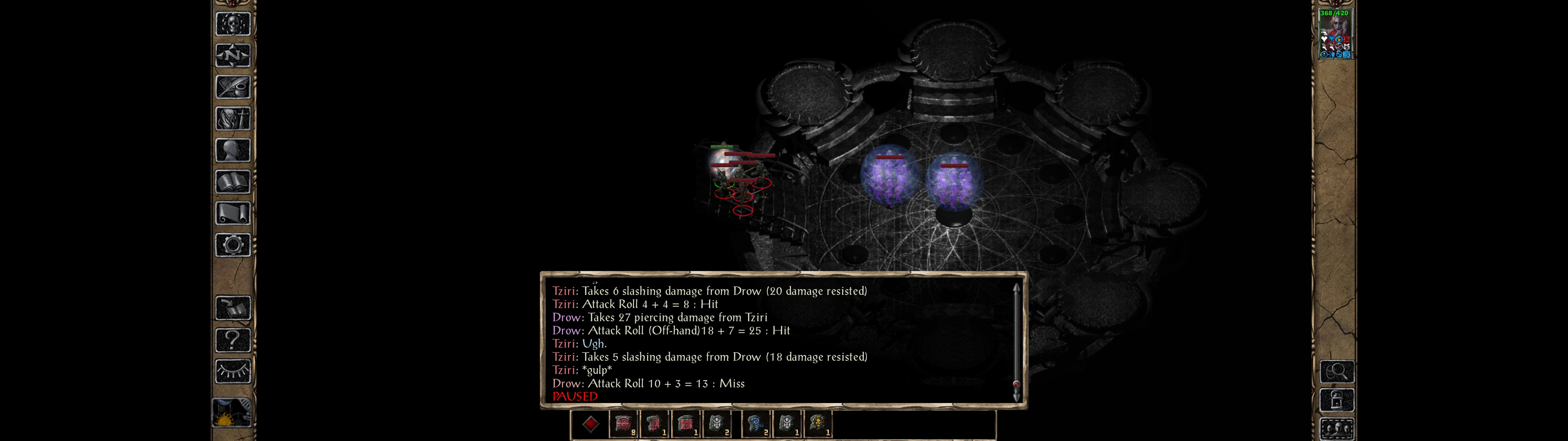The image size is (1568, 441).
Task: Open help with question mark button
Action: point(232,340)
